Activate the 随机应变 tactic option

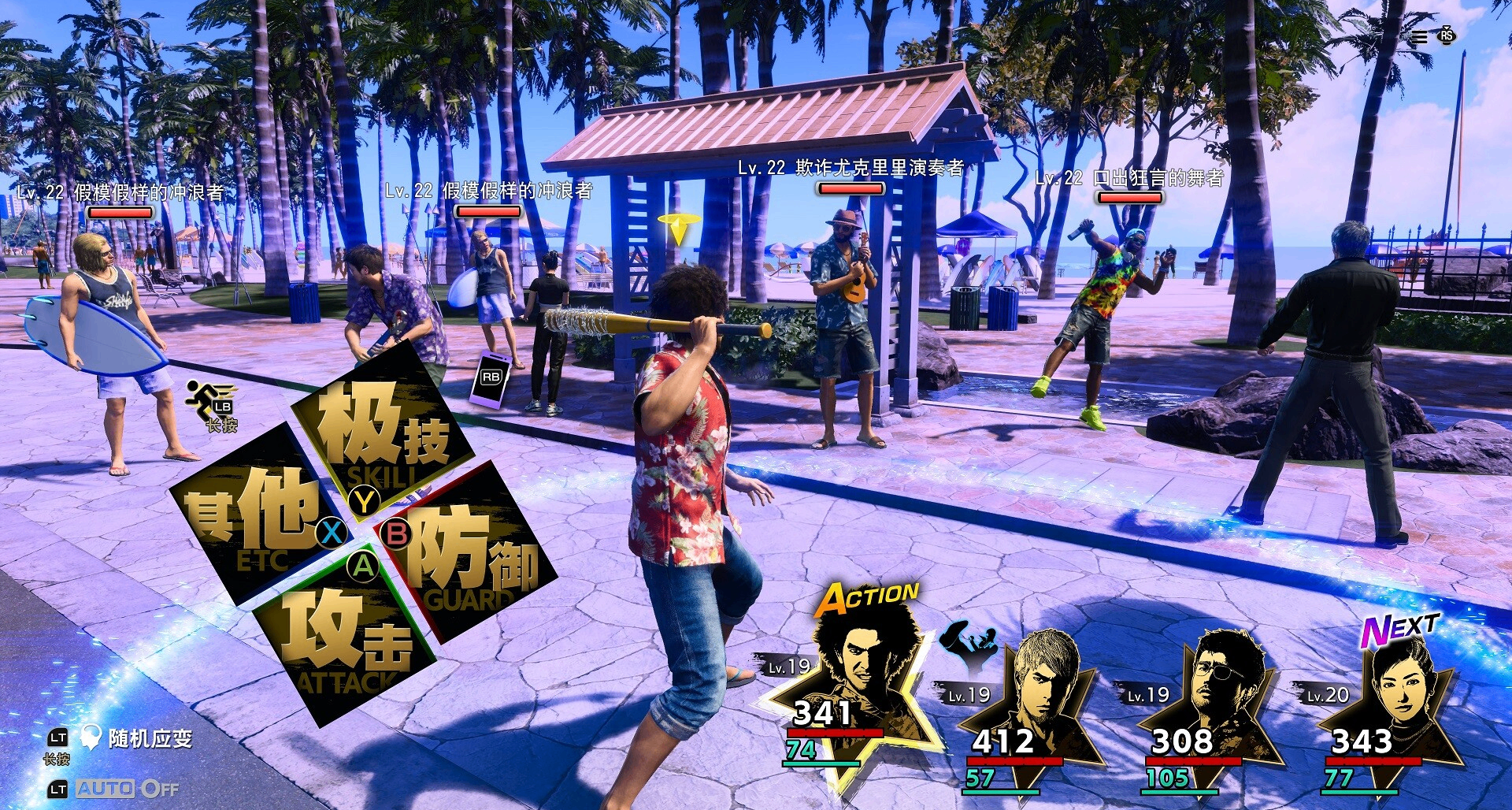coord(150,739)
